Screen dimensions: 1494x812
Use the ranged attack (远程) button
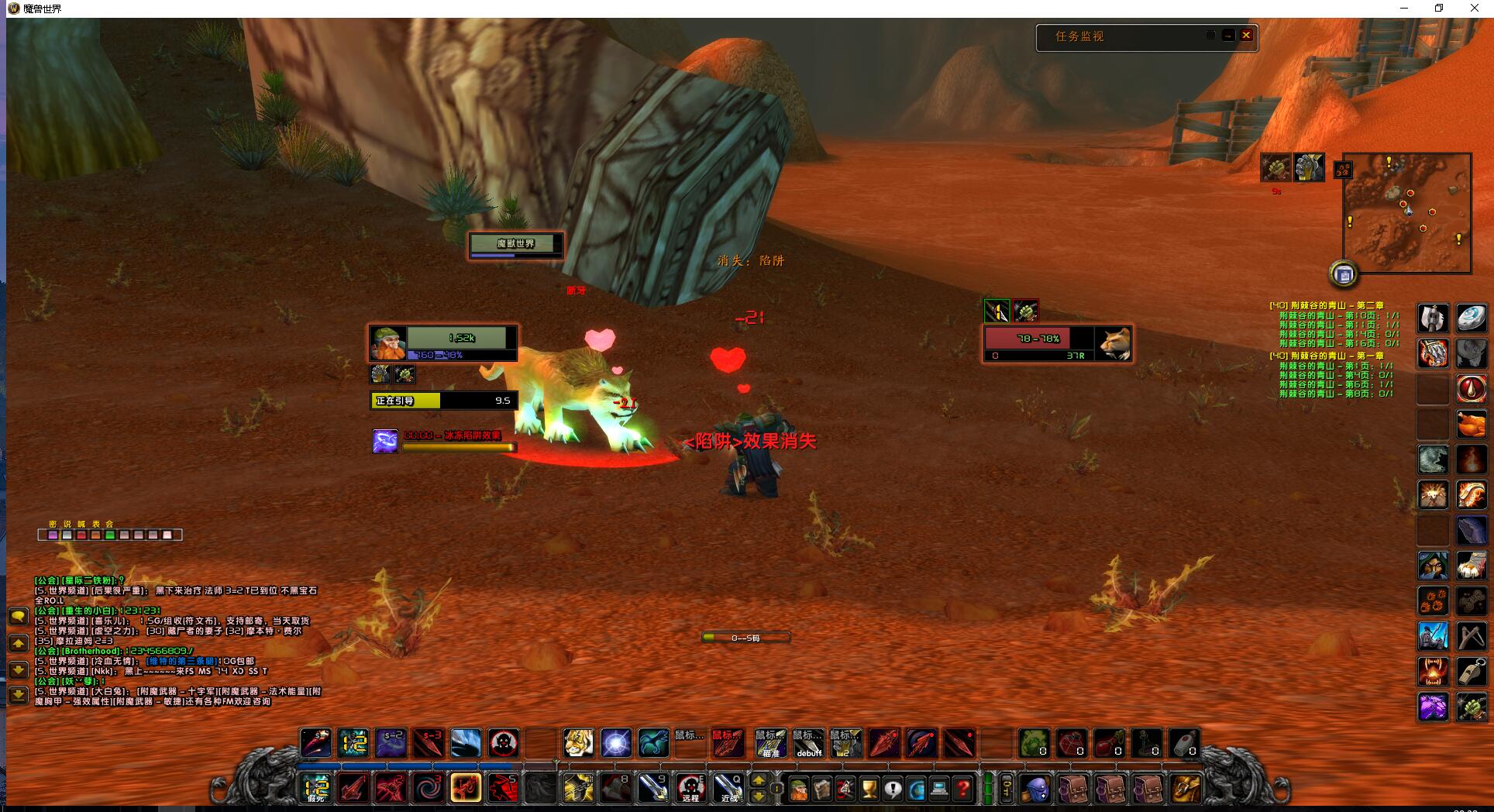690,789
